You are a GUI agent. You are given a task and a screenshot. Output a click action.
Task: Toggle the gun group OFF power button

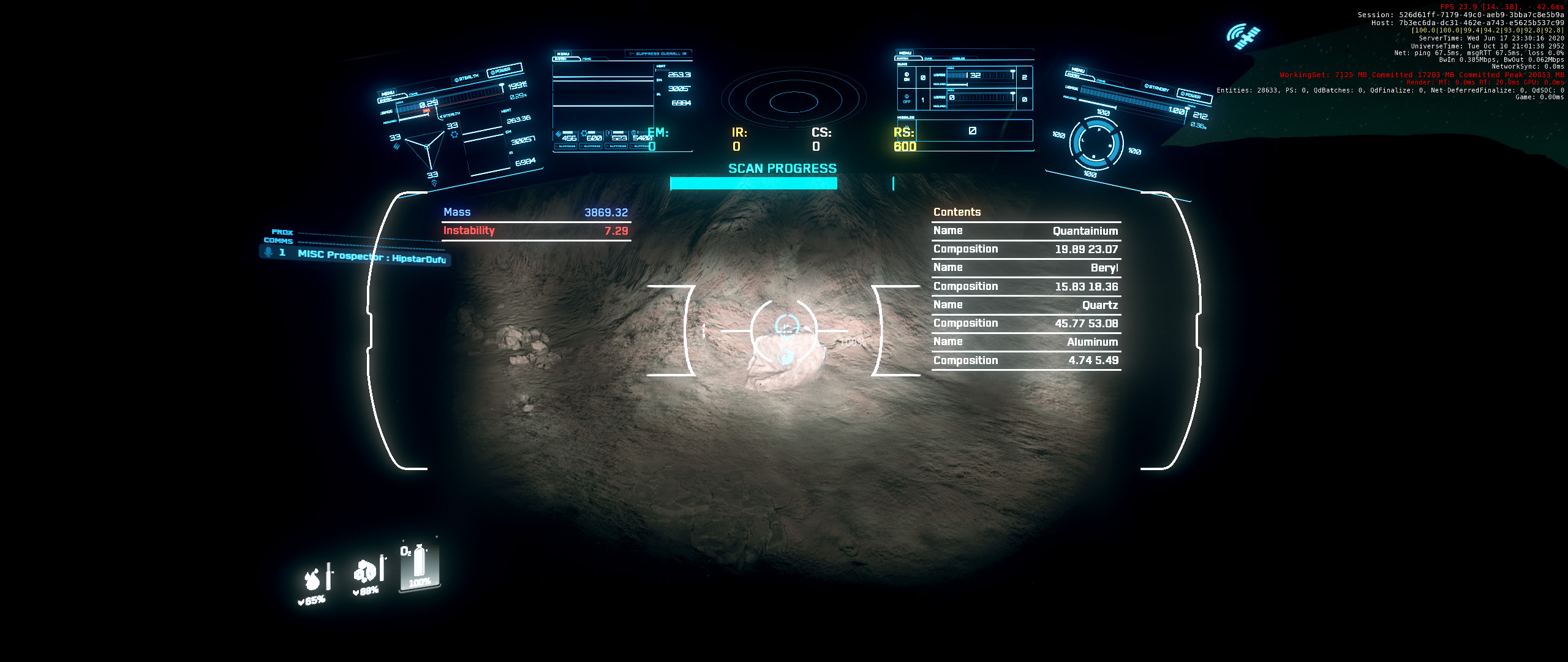coord(907,99)
